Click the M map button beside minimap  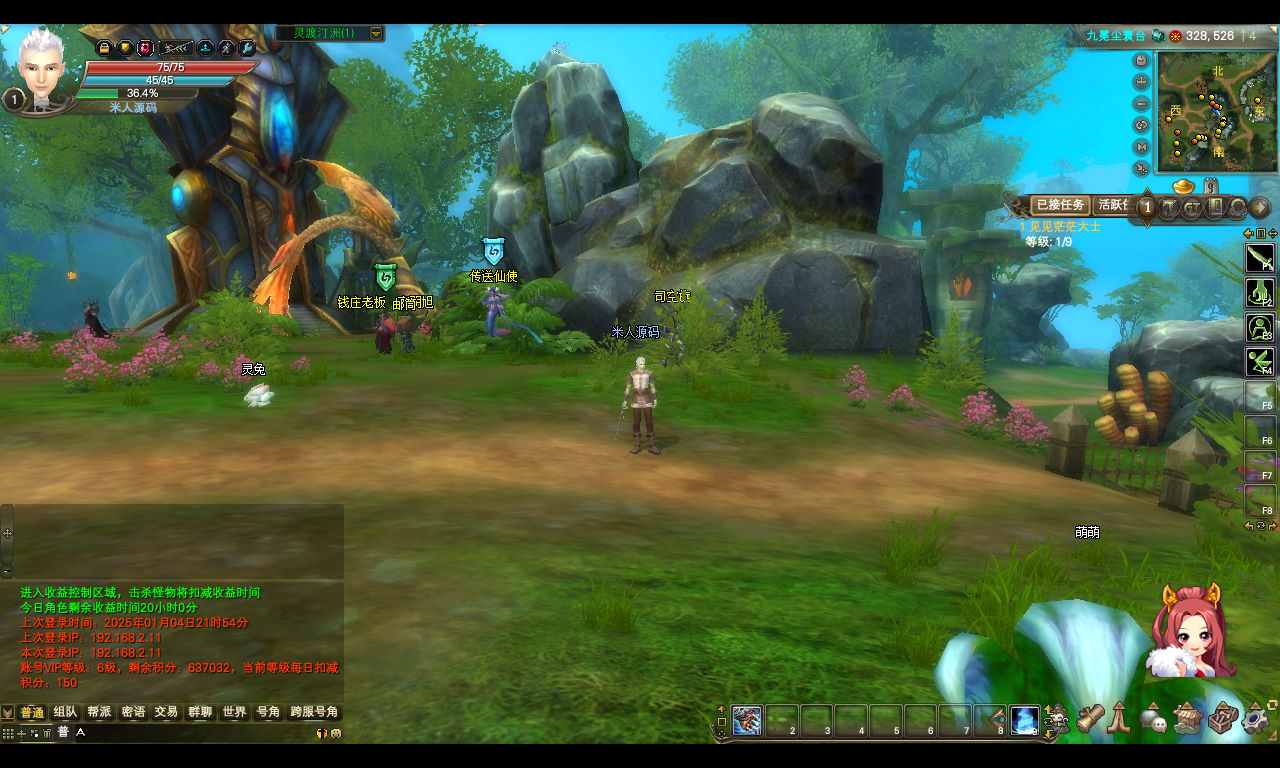click(1142, 147)
